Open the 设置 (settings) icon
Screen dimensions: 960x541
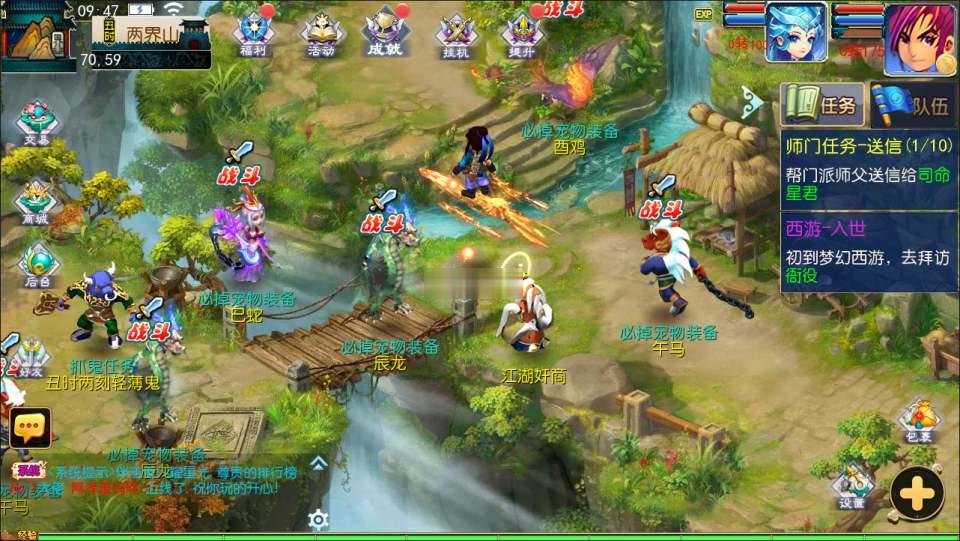tap(852, 485)
